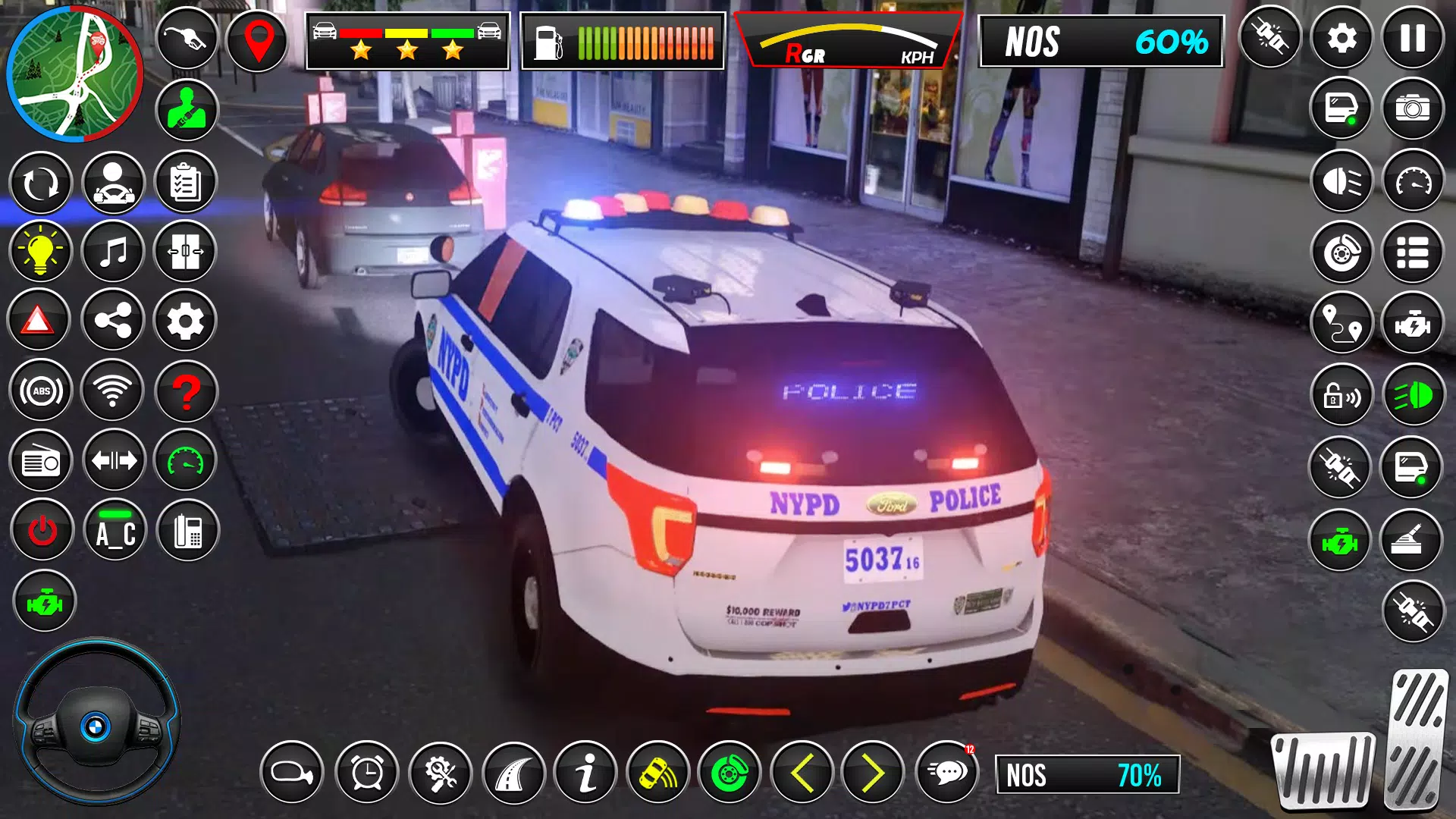Image resolution: width=1456 pixels, height=819 pixels.
Task: Open the music note button
Action: pyautogui.click(x=113, y=252)
